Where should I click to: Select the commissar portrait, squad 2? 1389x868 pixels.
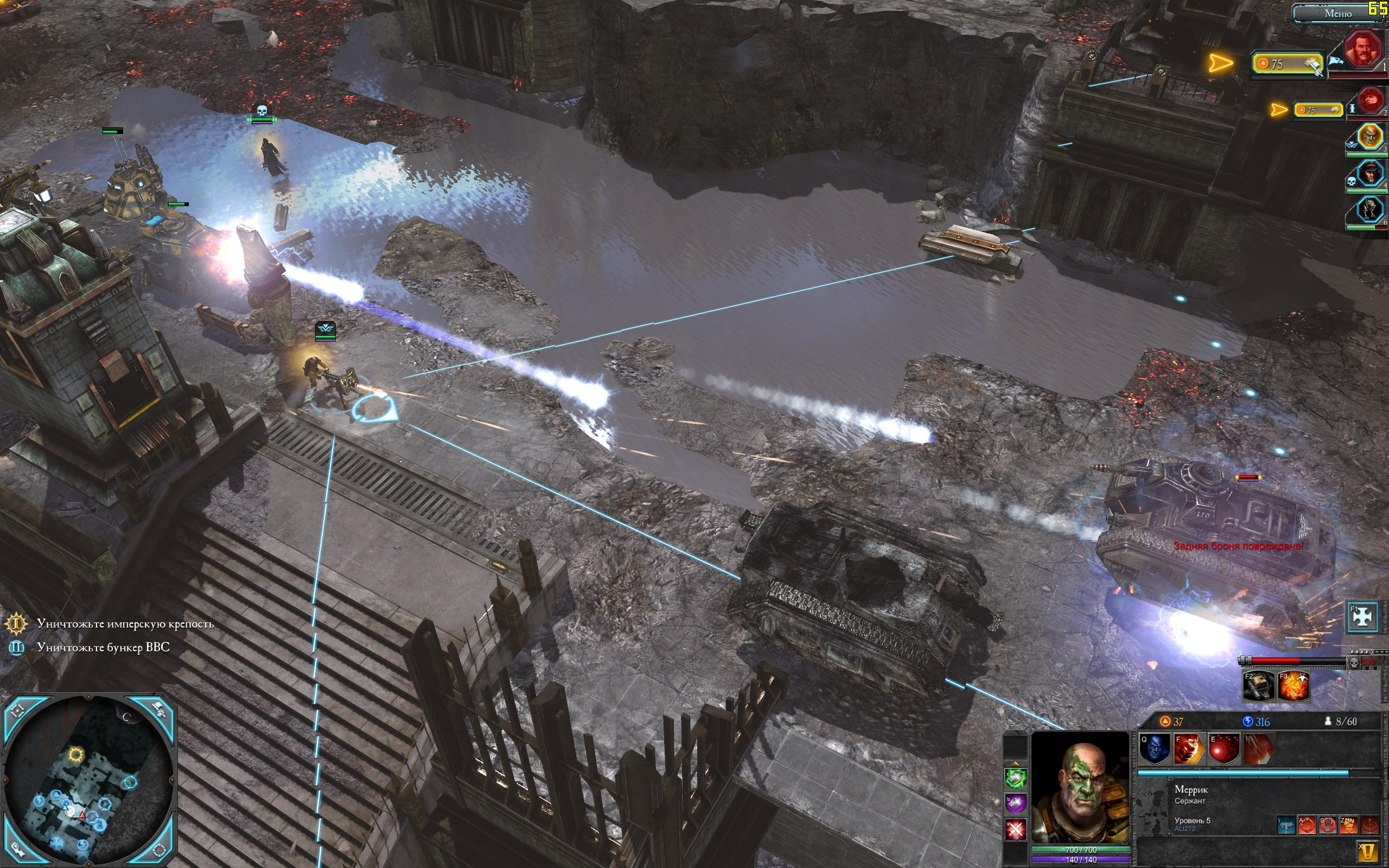click(x=1371, y=101)
